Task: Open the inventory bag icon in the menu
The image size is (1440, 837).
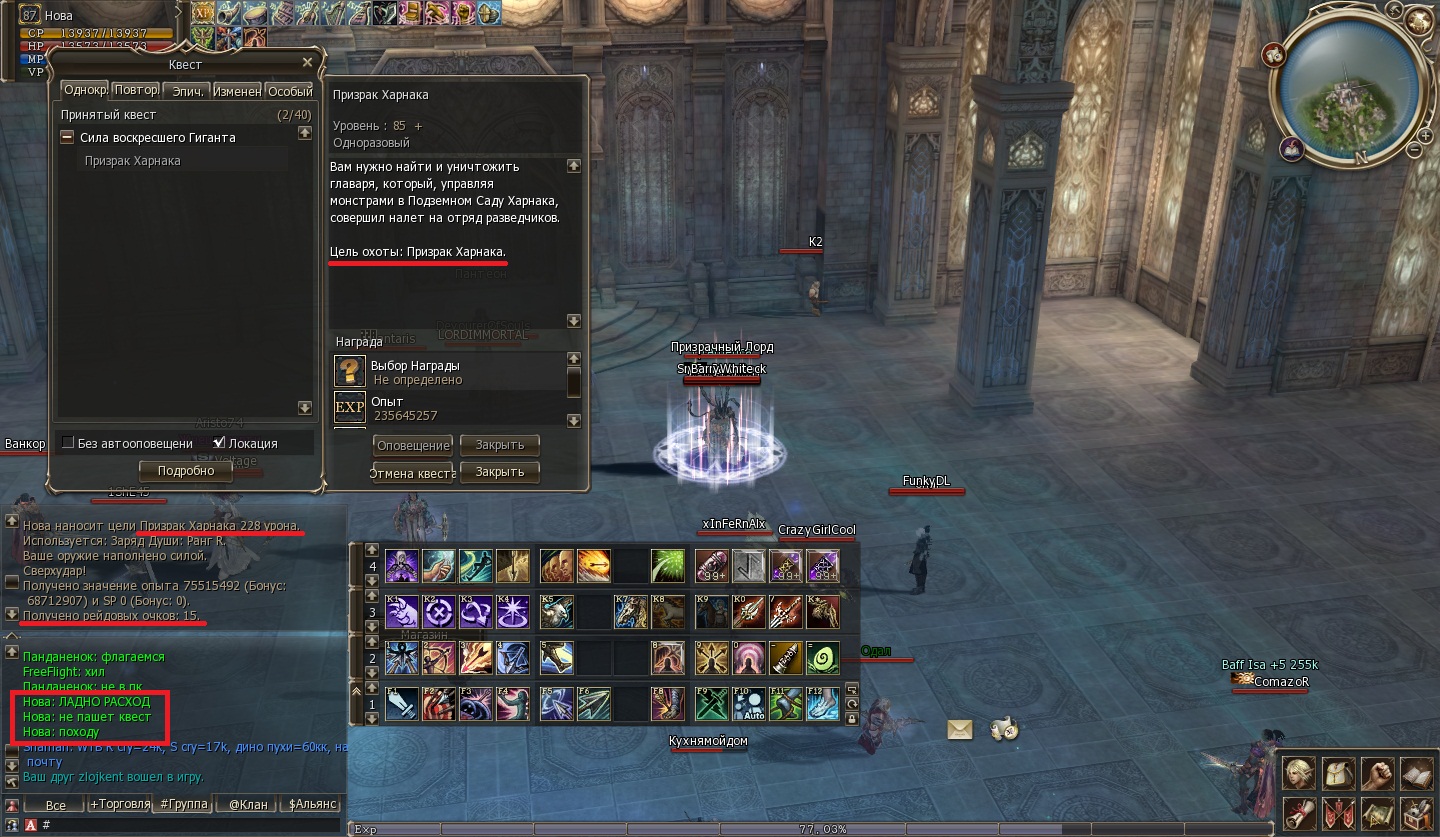Action: [x=1338, y=773]
